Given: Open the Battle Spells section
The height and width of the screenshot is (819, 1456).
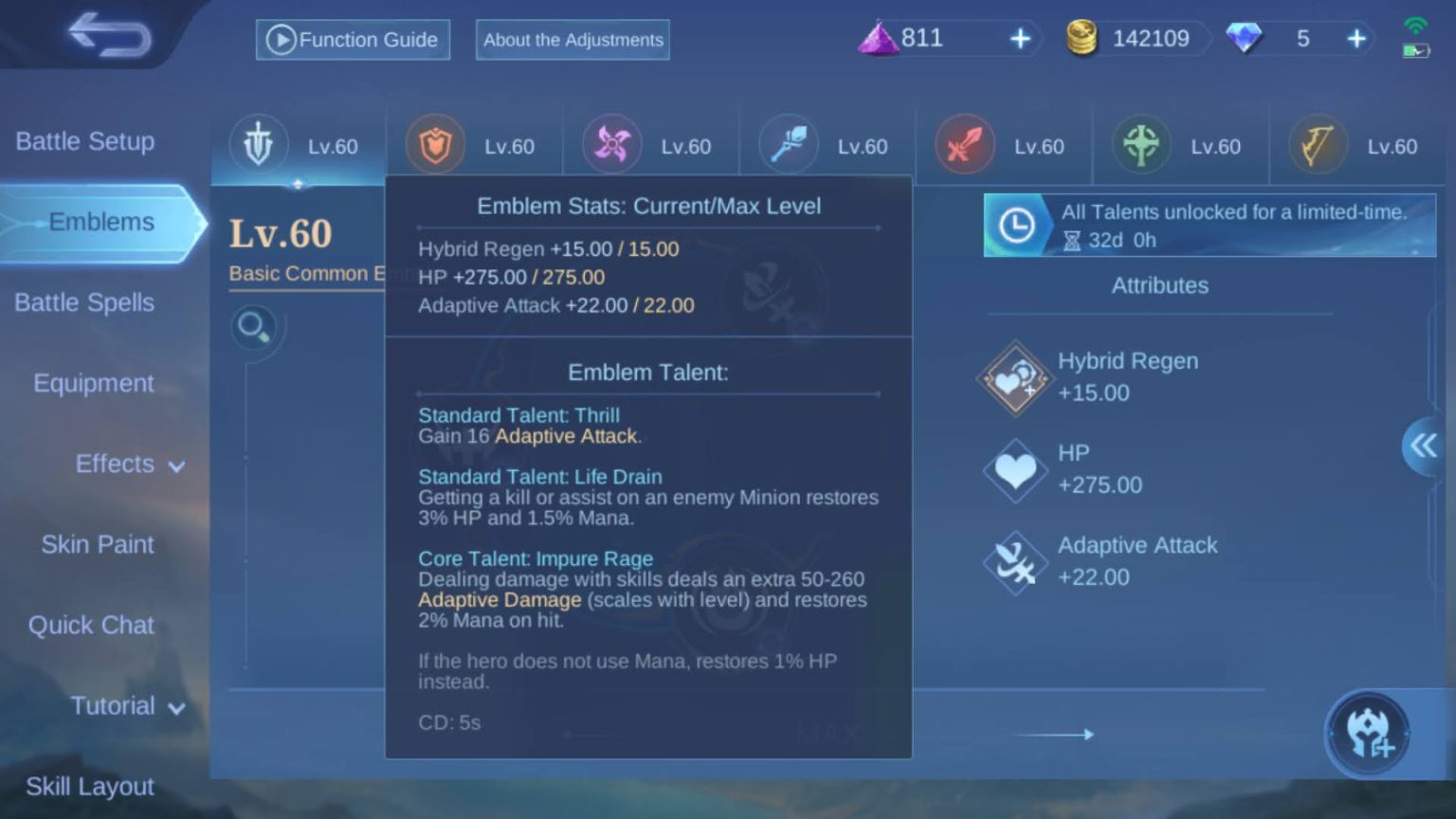Looking at the screenshot, I should point(83,302).
